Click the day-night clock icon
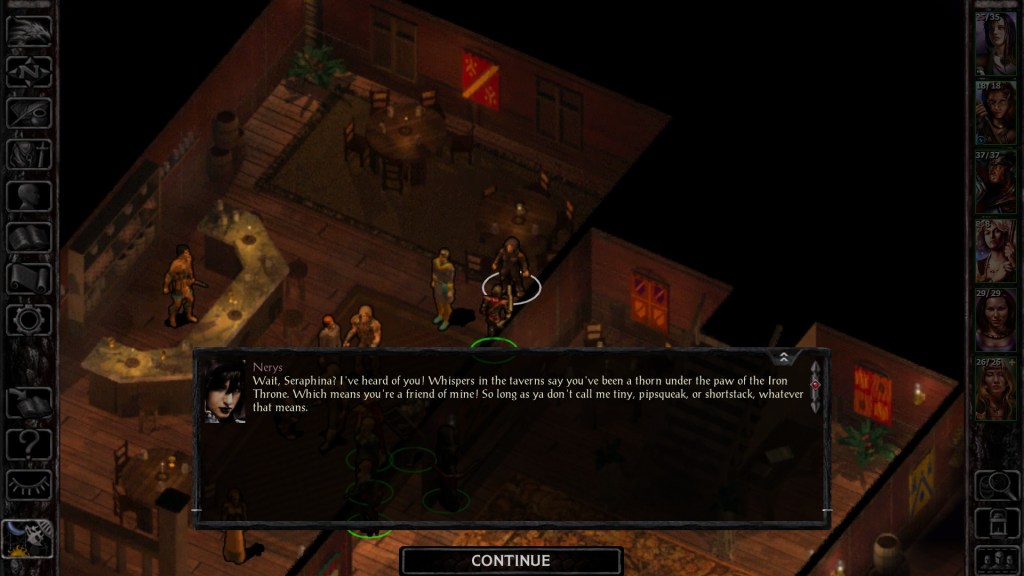 point(28,537)
